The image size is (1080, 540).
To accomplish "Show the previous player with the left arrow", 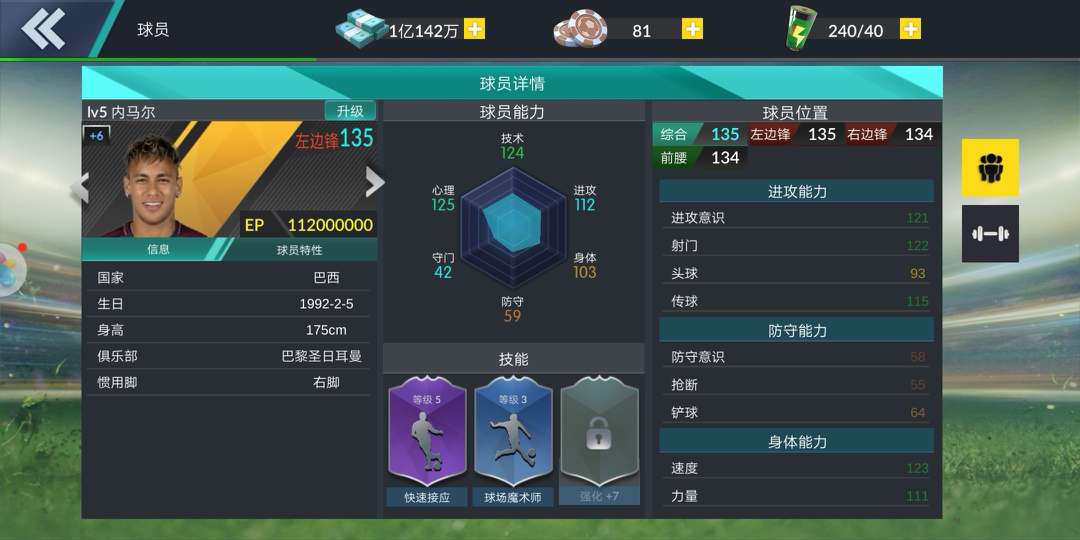I will pos(80,186).
